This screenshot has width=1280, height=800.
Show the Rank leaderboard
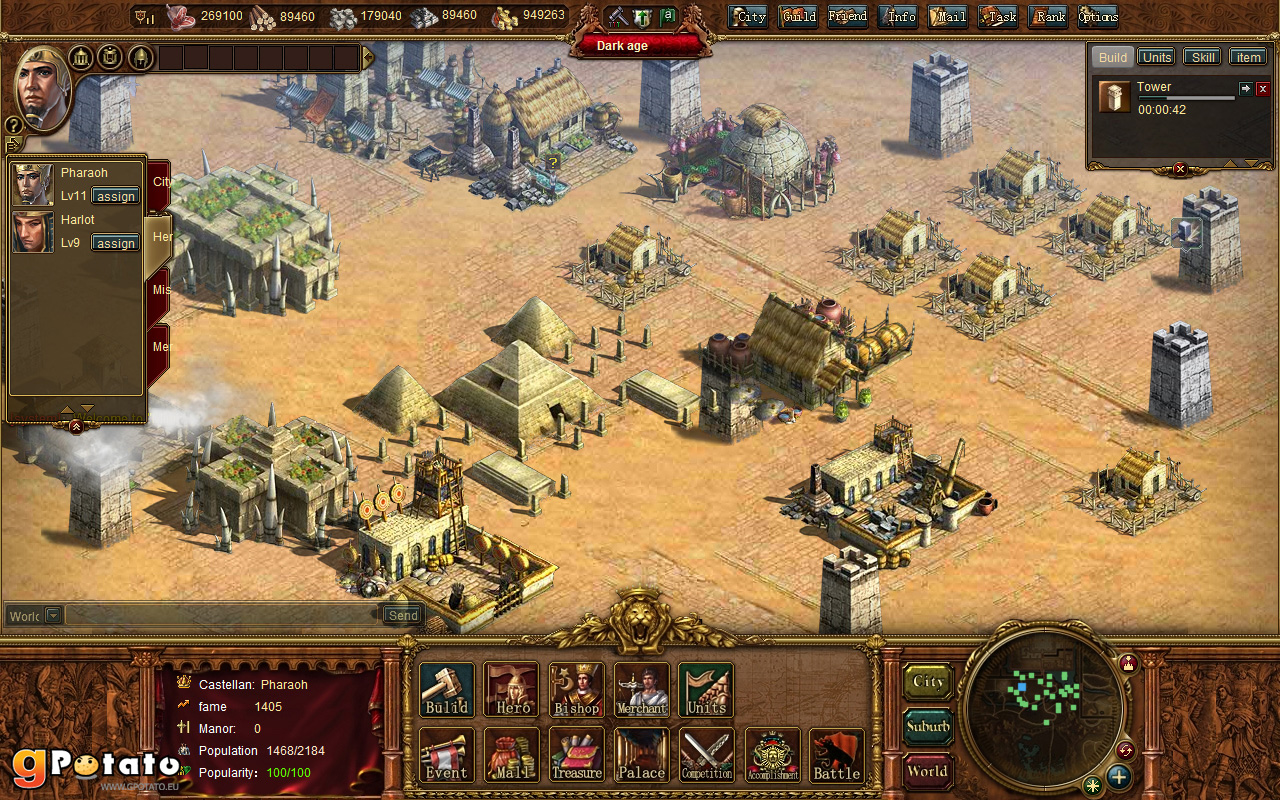coord(1048,16)
